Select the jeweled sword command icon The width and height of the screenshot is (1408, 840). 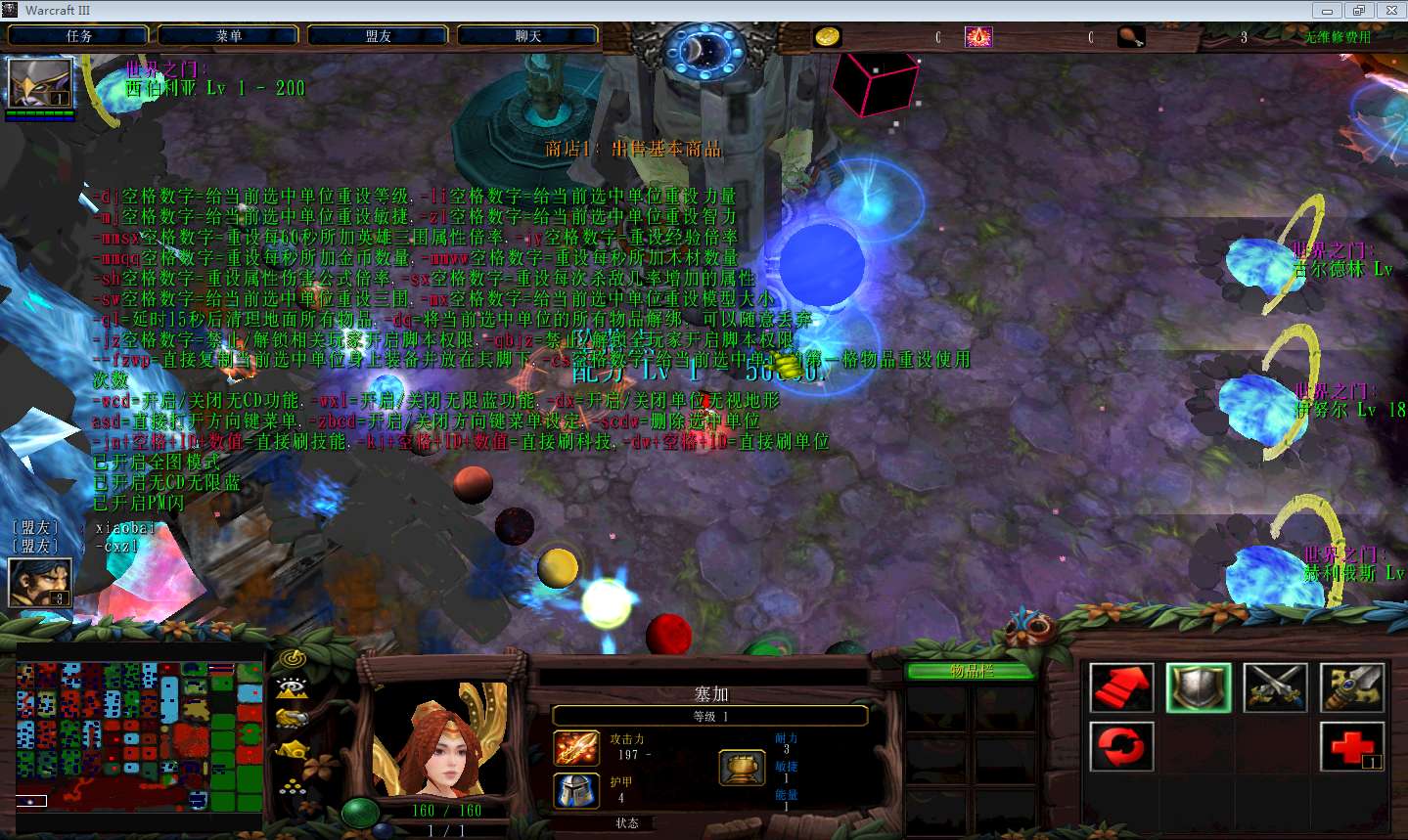[x=1351, y=687]
